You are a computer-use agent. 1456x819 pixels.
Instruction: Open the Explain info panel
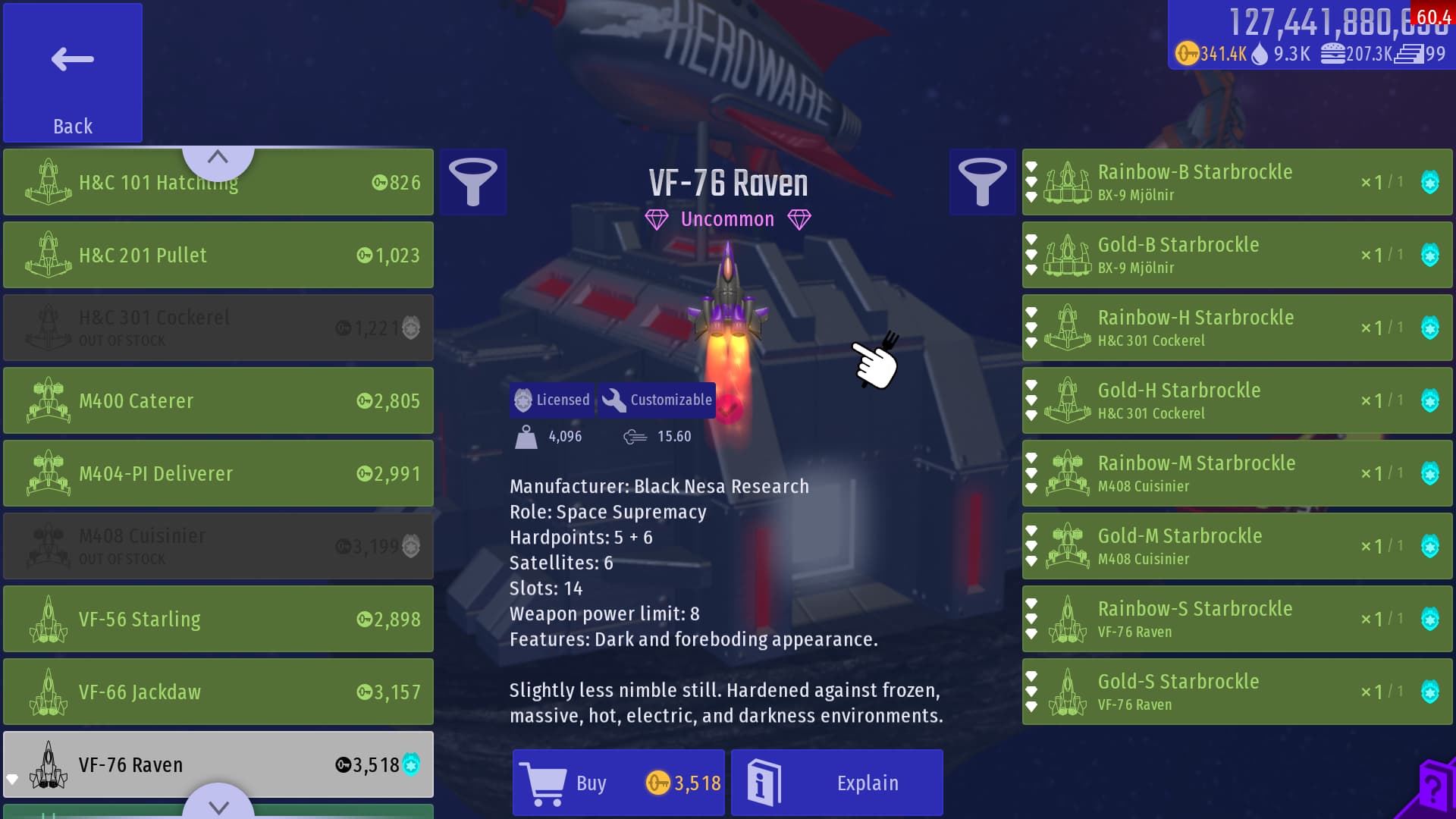coord(836,783)
